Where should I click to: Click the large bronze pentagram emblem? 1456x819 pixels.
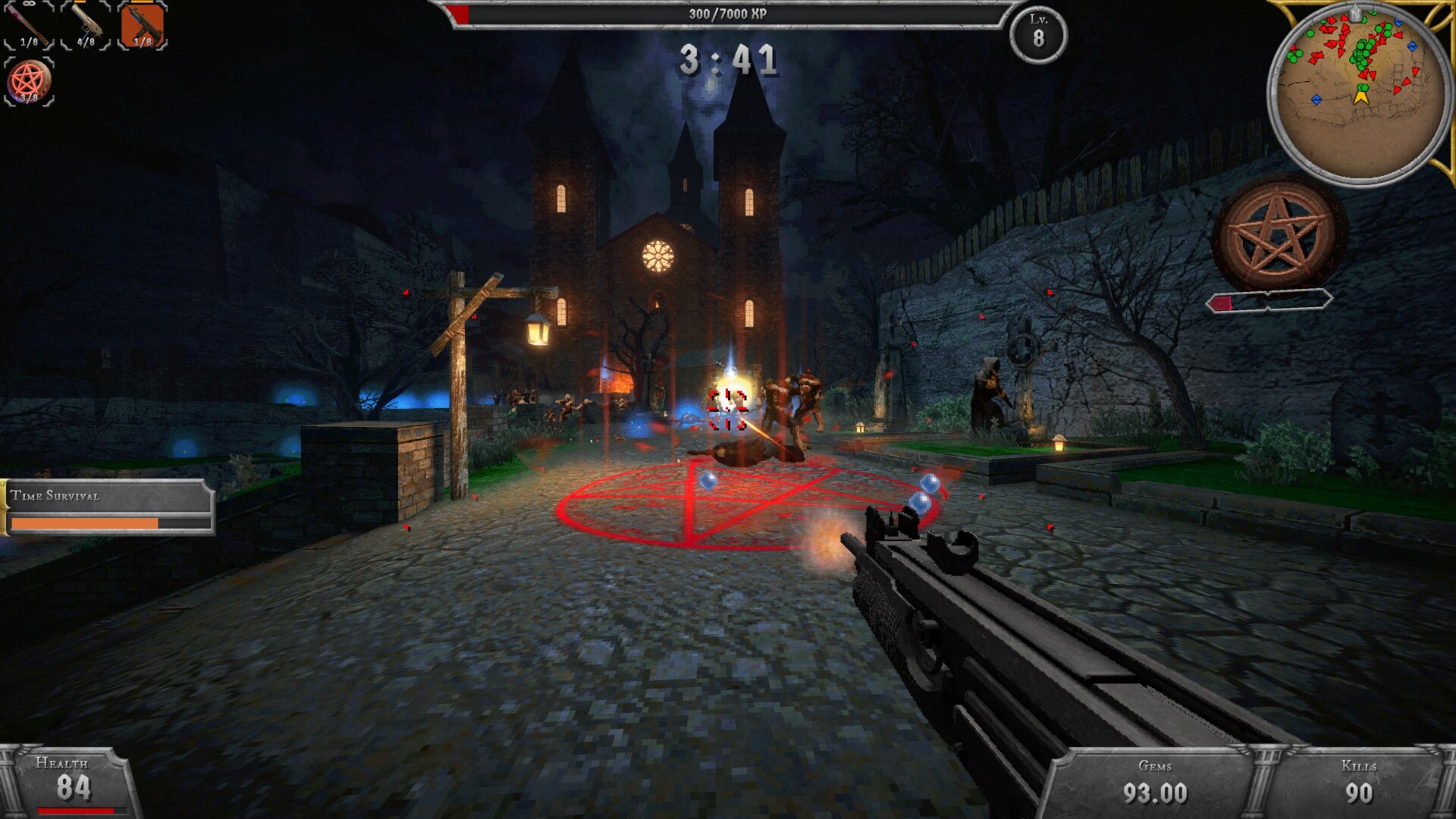coord(1279,234)
